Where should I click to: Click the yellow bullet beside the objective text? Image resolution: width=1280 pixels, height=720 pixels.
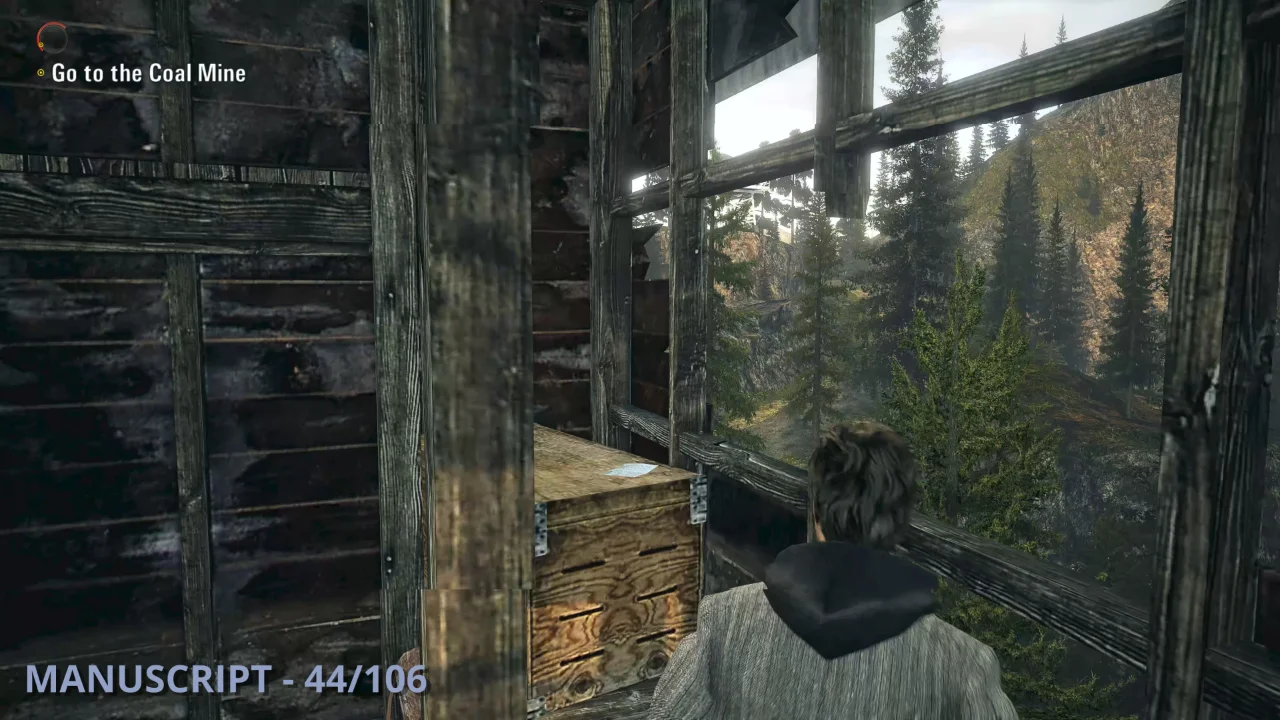[38, 72]
